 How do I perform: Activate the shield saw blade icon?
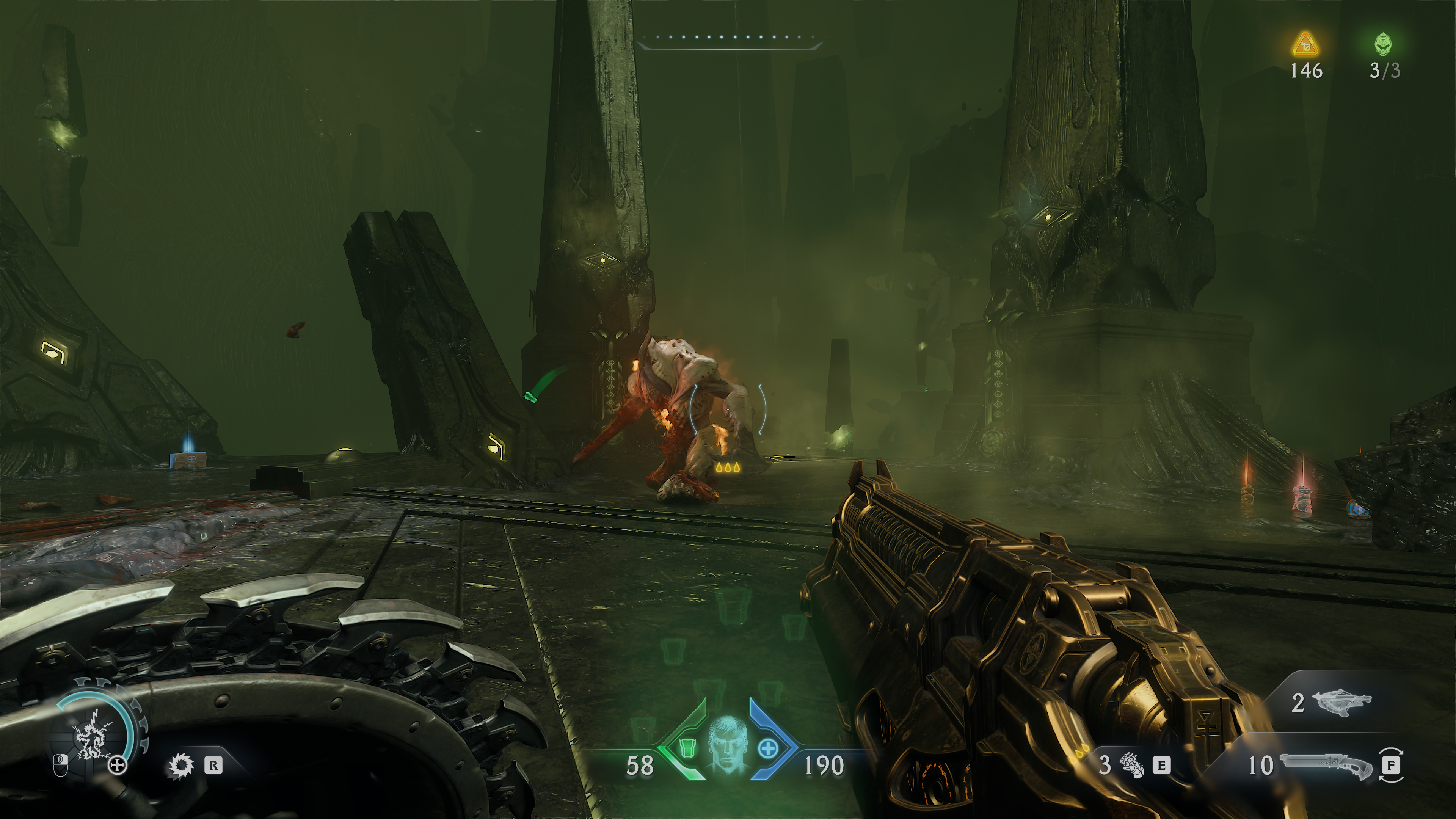click(x=181, y=765)
